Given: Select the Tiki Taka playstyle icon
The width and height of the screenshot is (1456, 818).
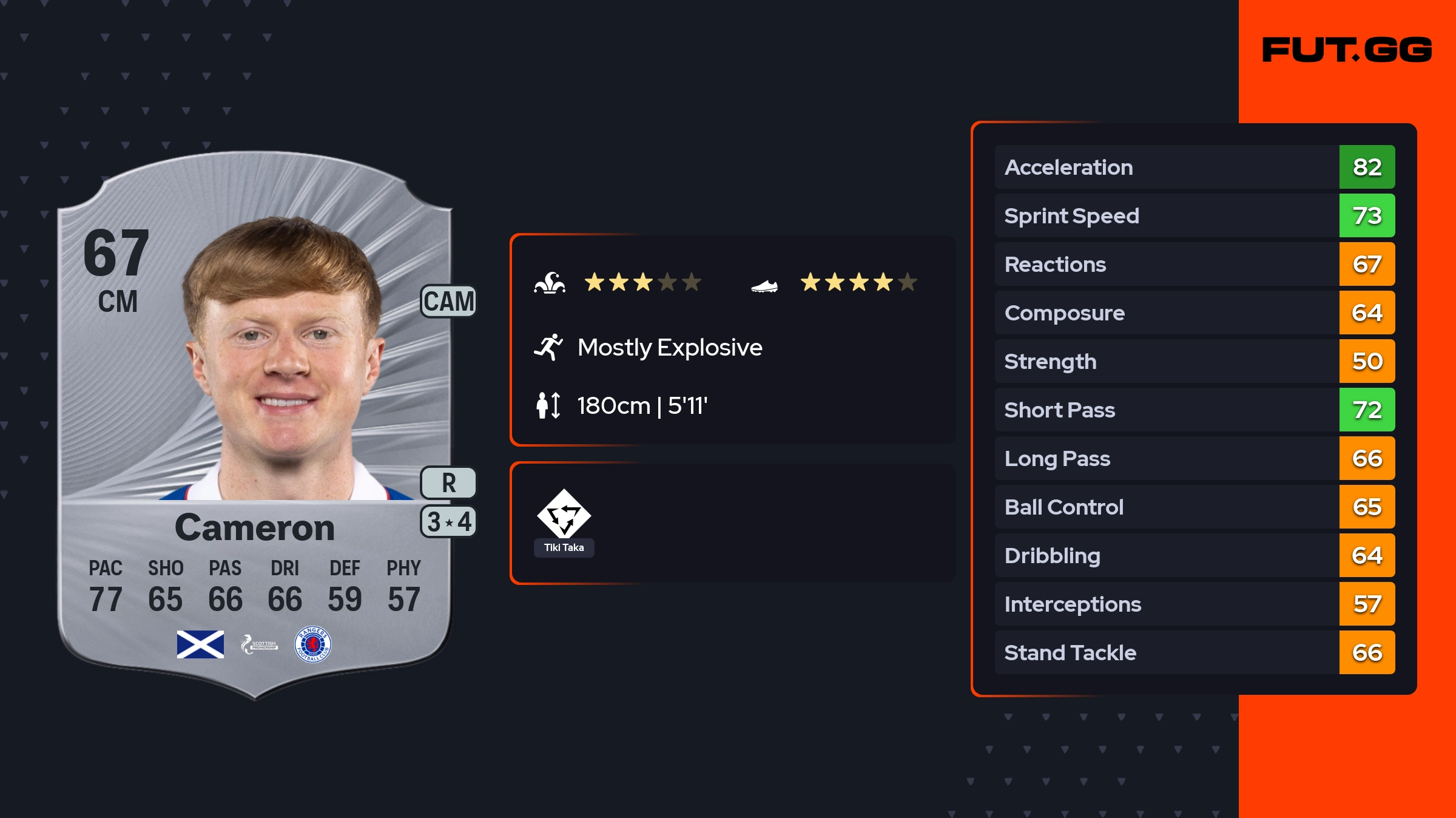Looking at the screenshot, I should (x=564, y=515).
